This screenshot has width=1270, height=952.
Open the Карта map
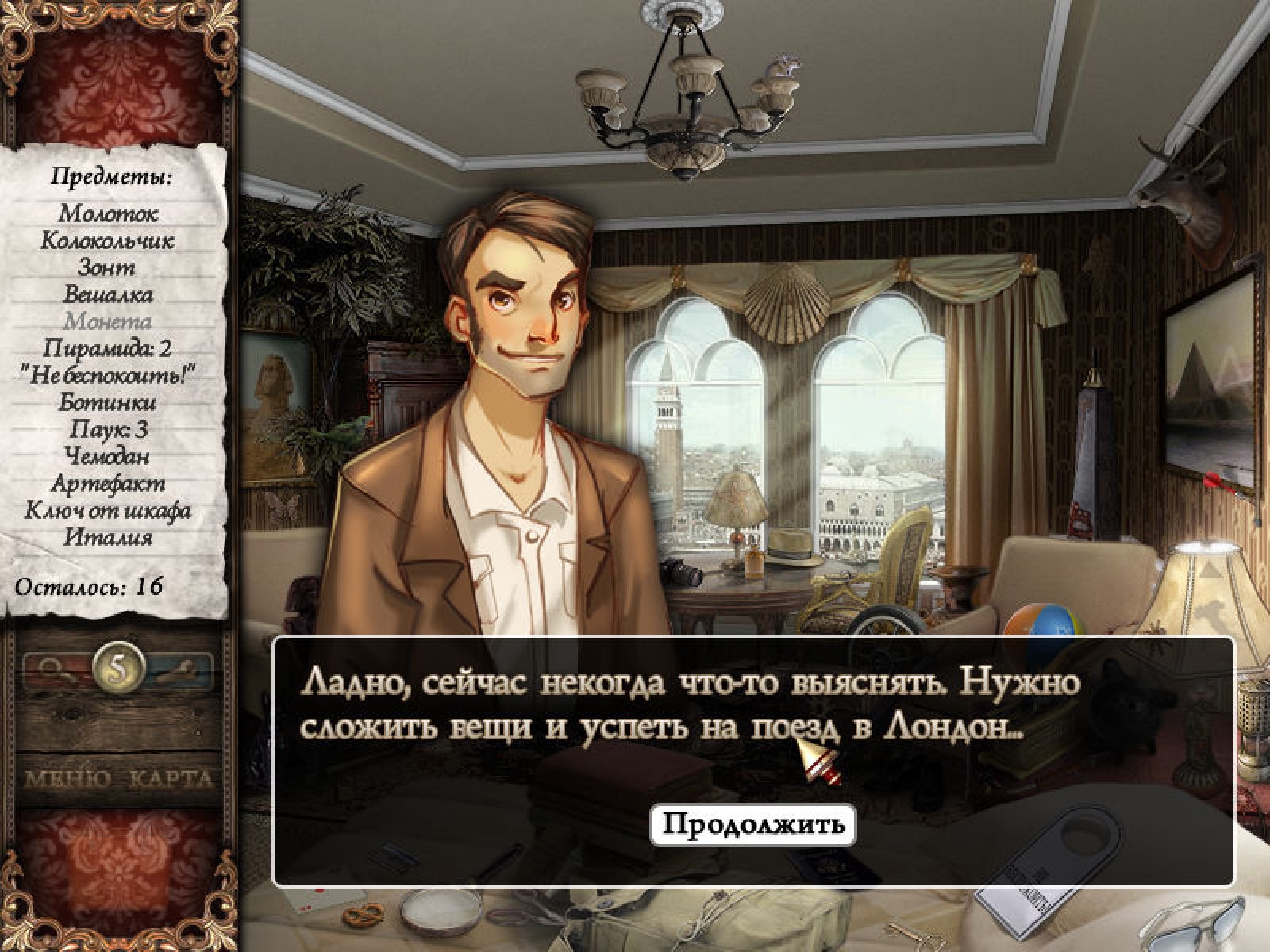pos(171,779)
